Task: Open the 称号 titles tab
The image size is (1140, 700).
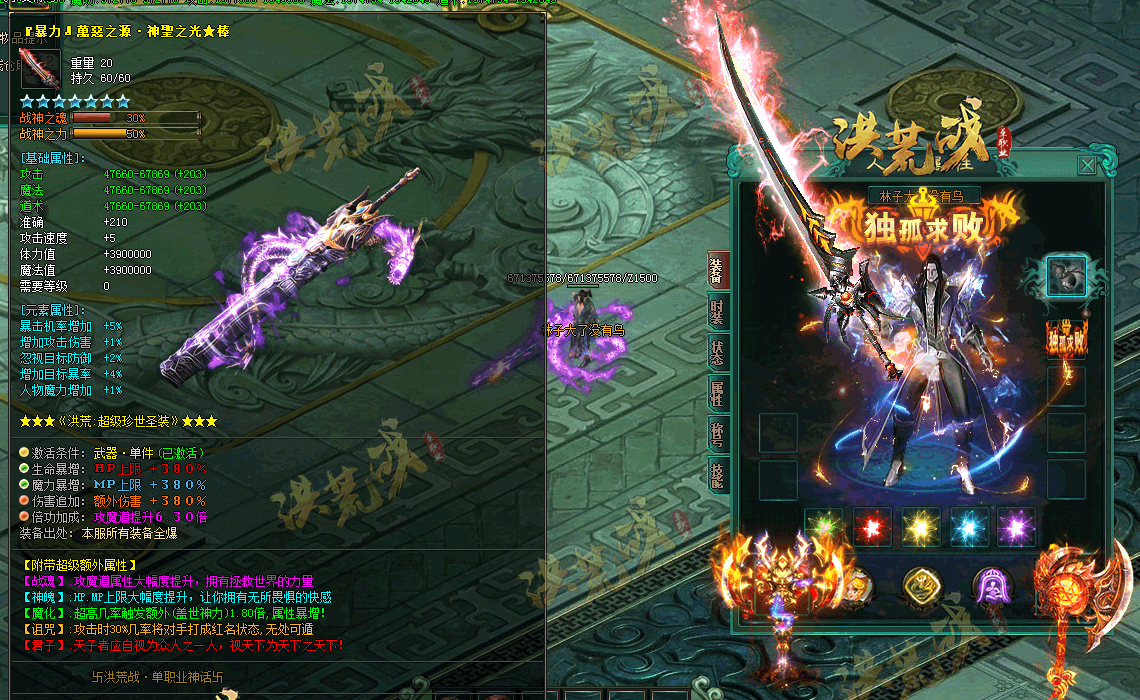Action: click(x=717, y=436)
